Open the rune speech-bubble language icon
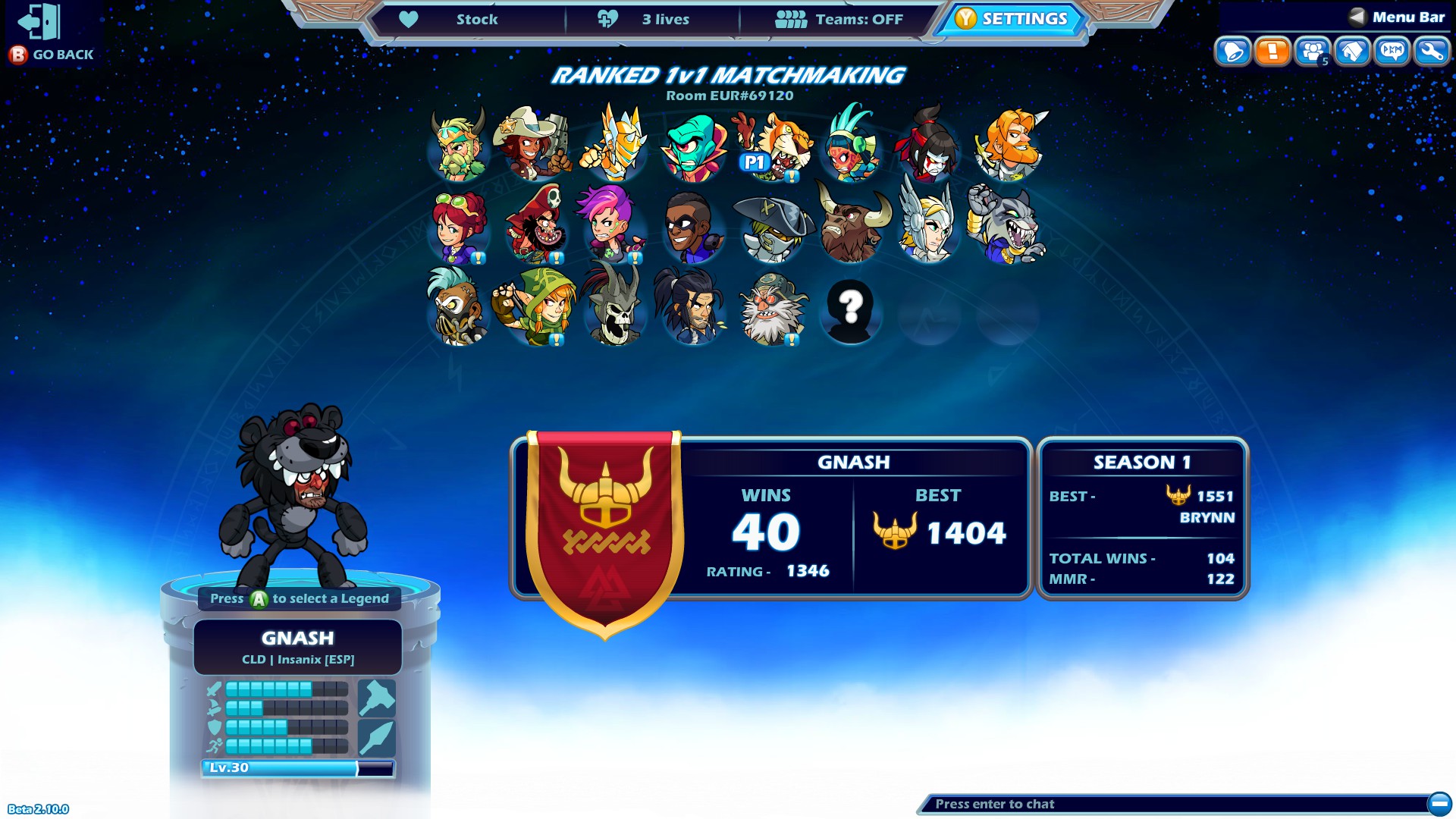 pos(1392,52)
